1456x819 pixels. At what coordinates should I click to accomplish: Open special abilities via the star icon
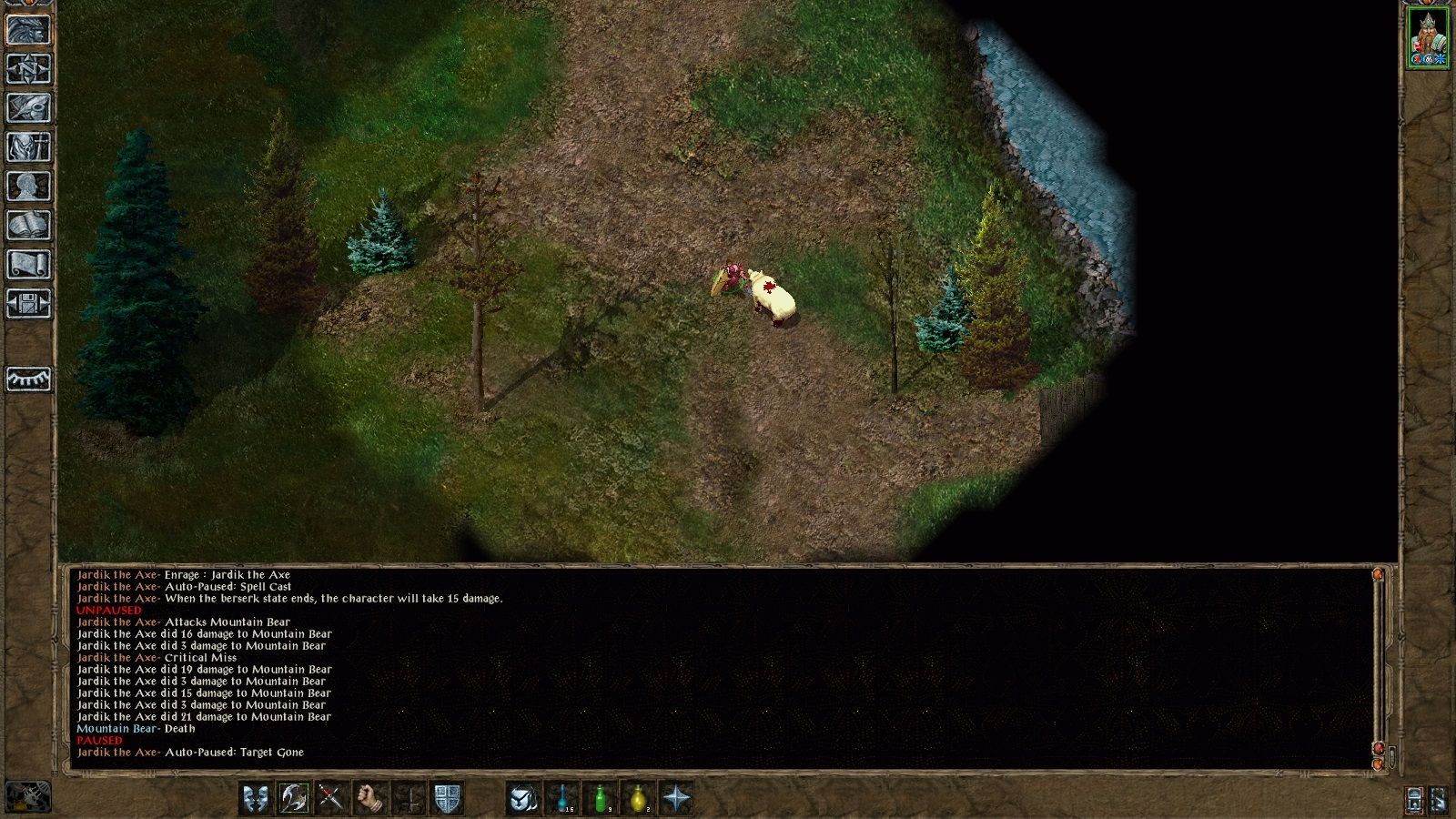(x=678, y=797)
